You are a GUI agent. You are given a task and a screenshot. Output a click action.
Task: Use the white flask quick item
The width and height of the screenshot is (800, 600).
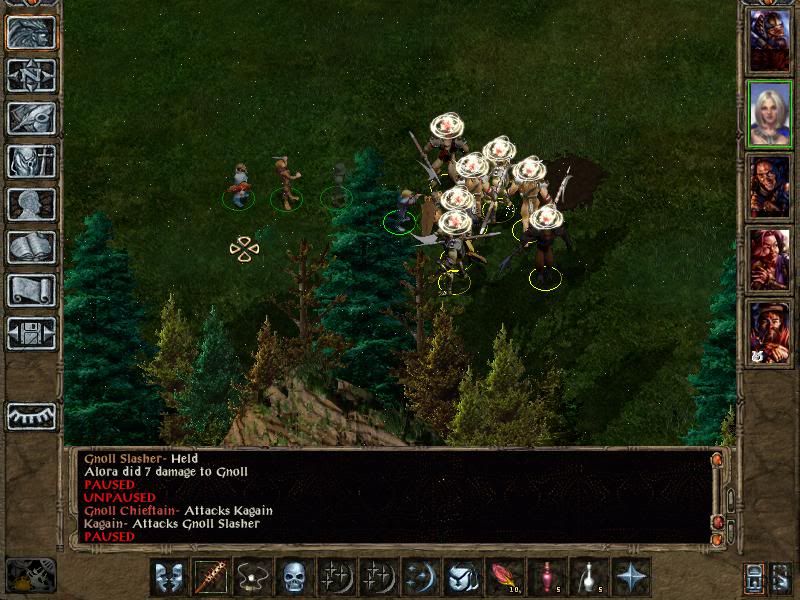click(588, 577)
